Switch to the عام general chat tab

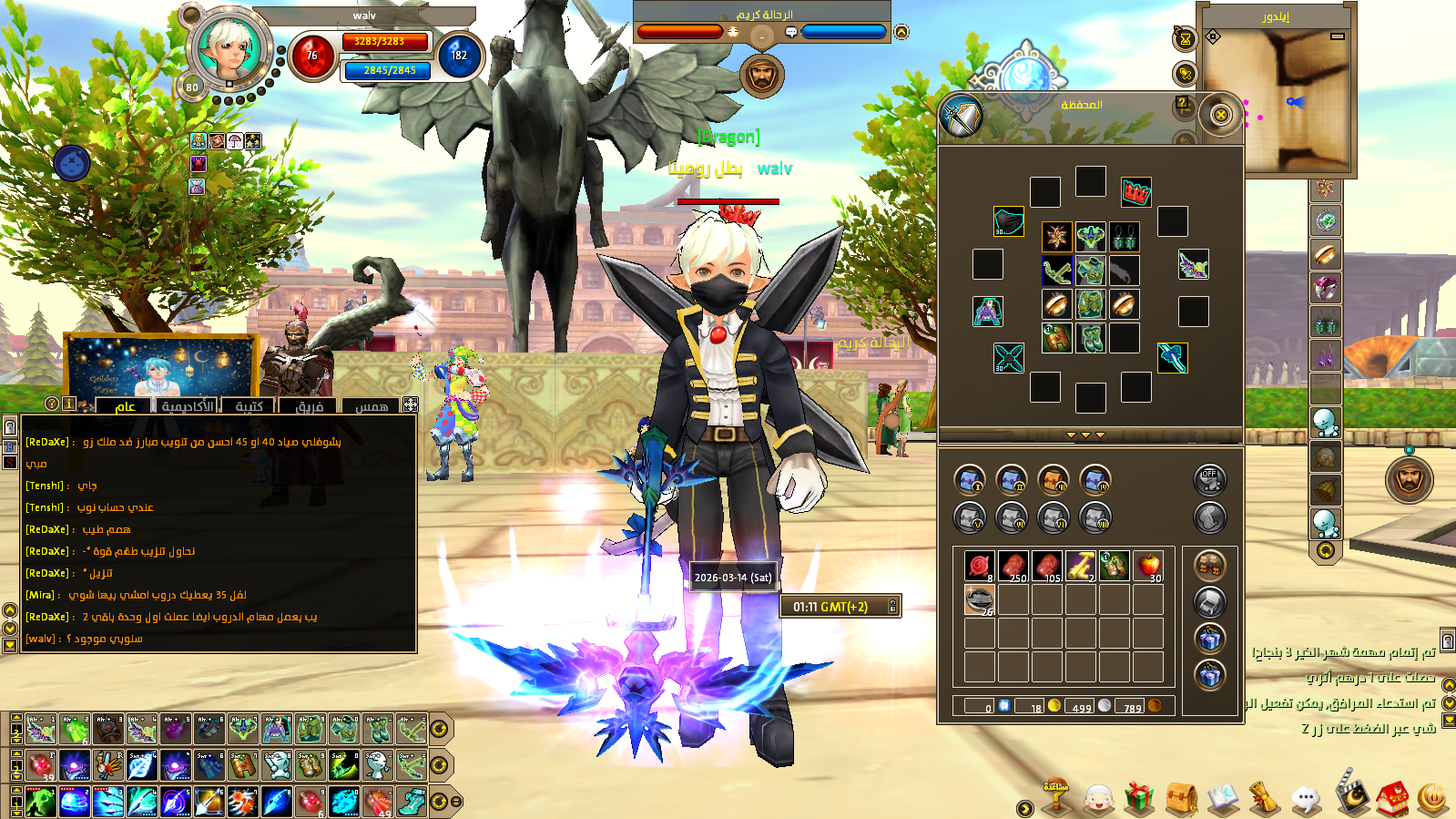(125, 406)
